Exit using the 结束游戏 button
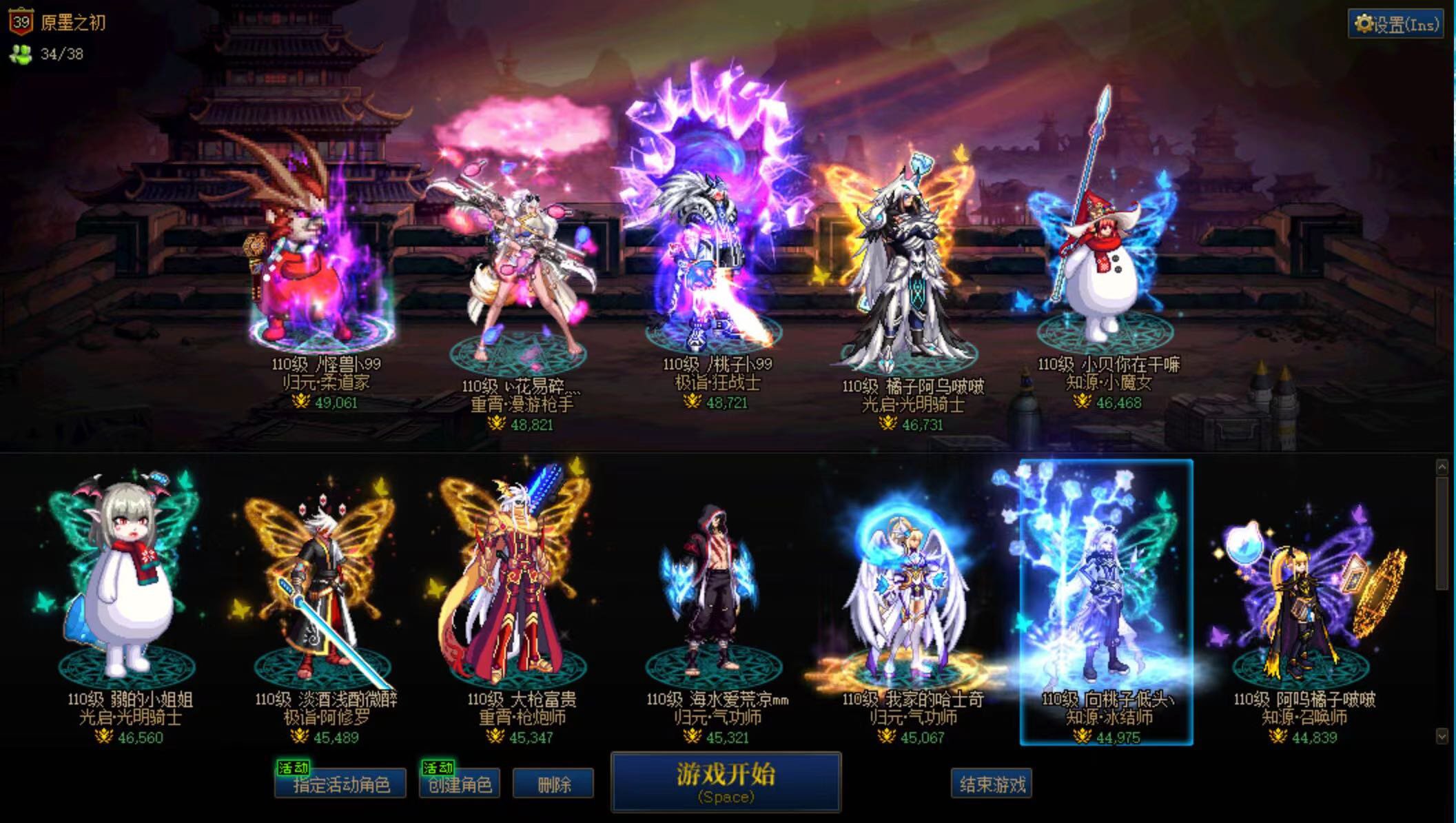This screenshot has width=1456, height=823. point(992,784)
